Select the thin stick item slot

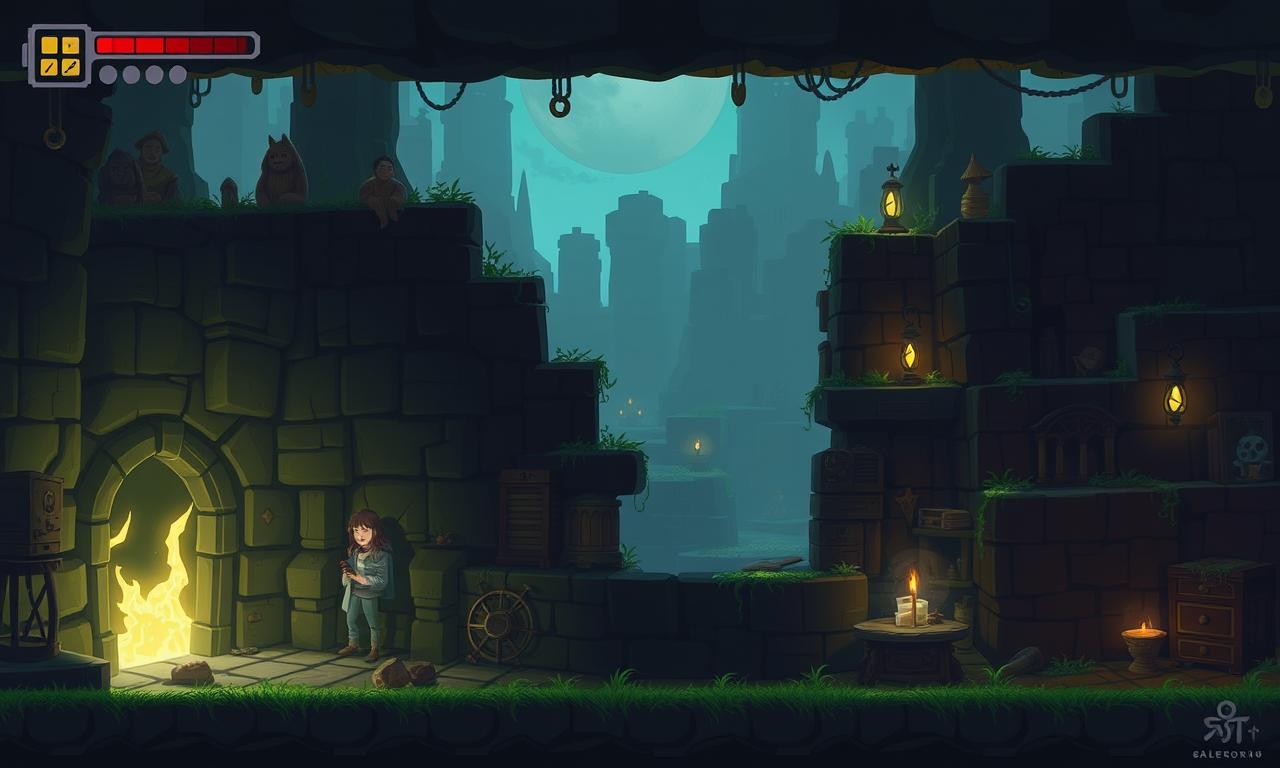click(x=49, y=67)
